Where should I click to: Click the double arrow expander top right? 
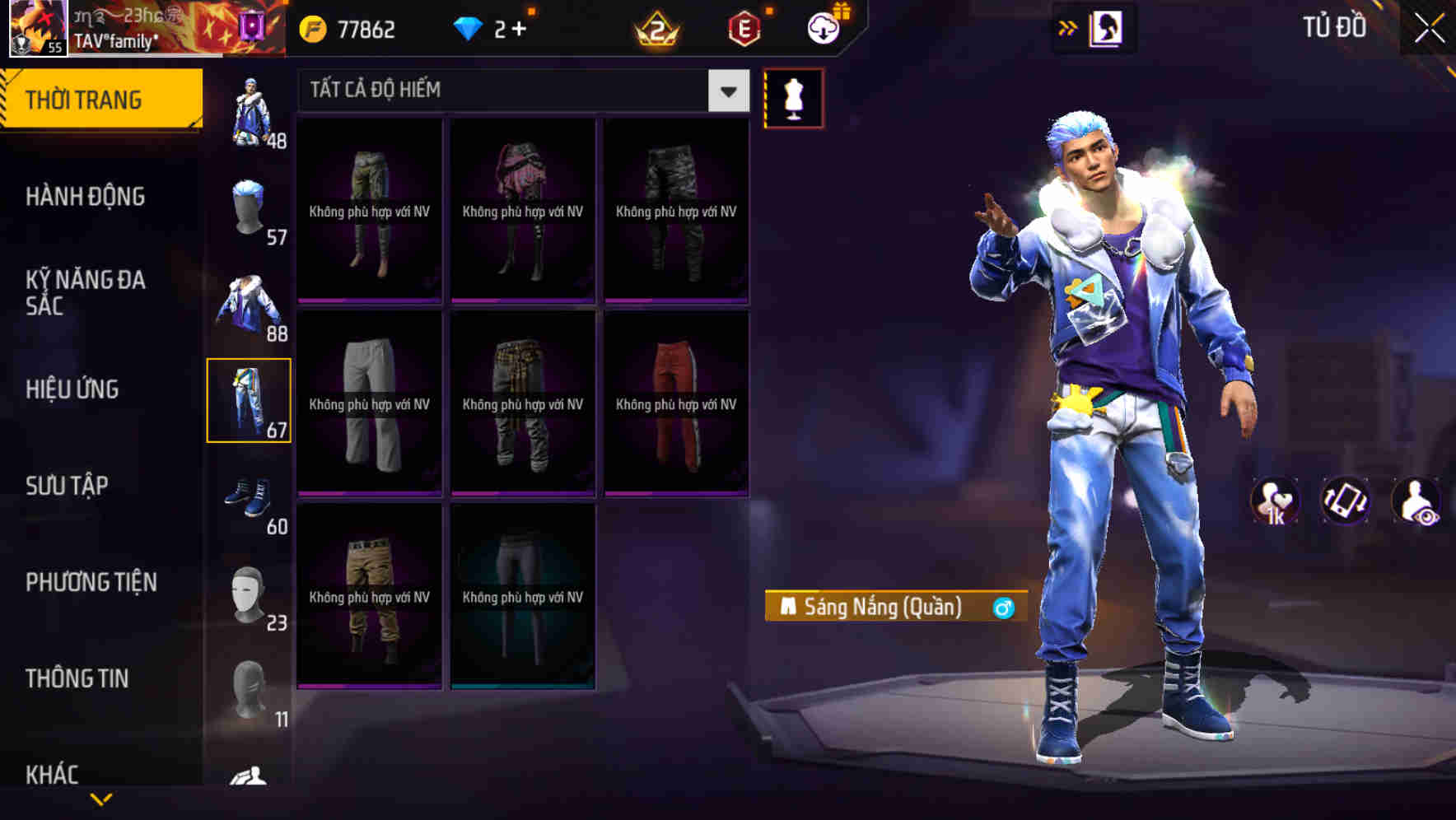[1067, 26]
